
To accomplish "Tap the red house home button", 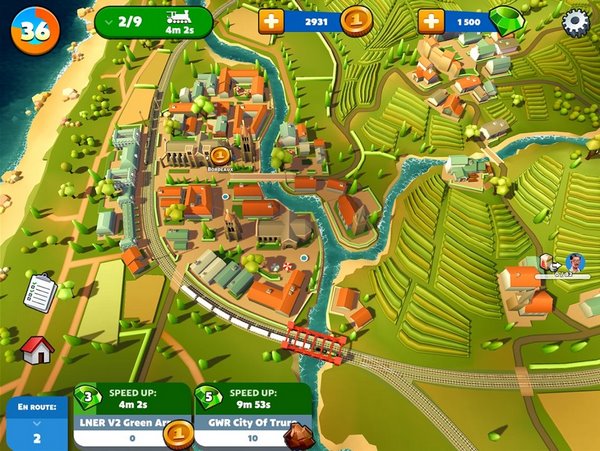I will coord(36,349).
